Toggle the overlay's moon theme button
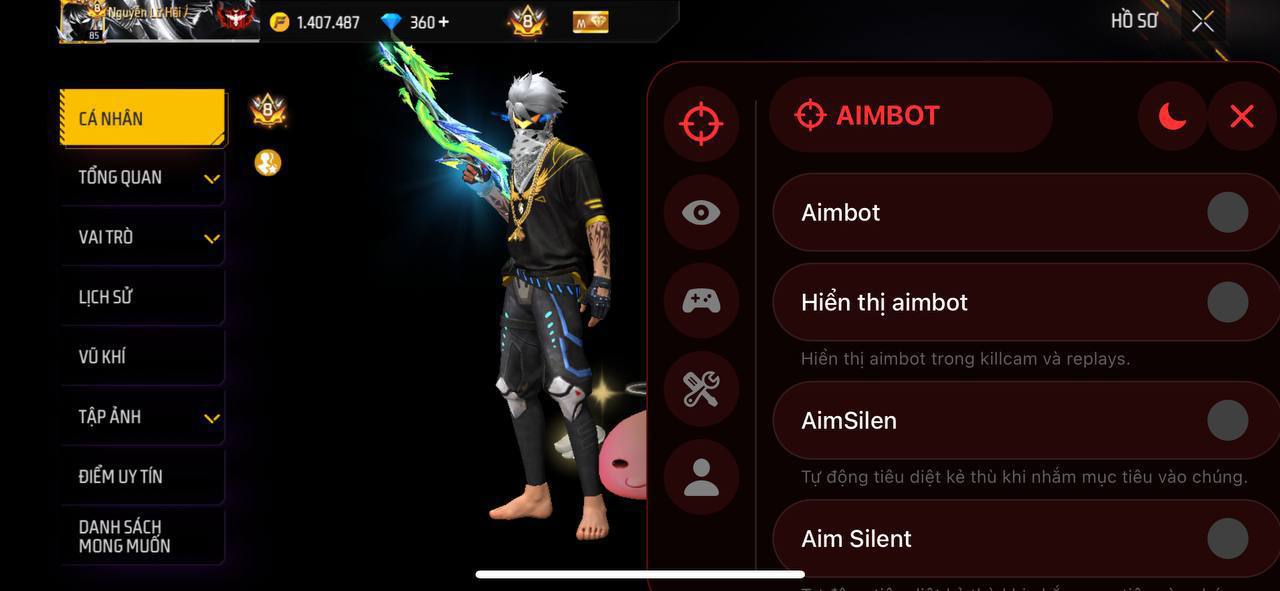The image size is (1280, 591). click(x=1172, y=117)
